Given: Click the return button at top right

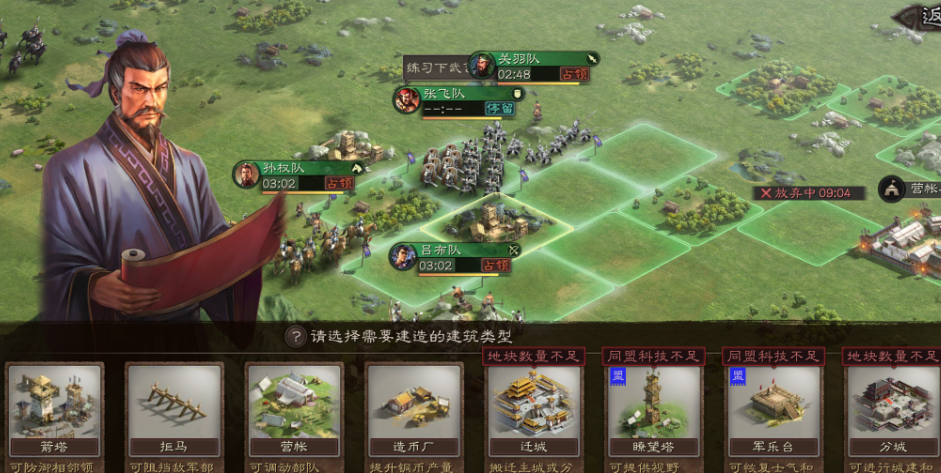Looking at the screenshot, I should click(920, 17).
